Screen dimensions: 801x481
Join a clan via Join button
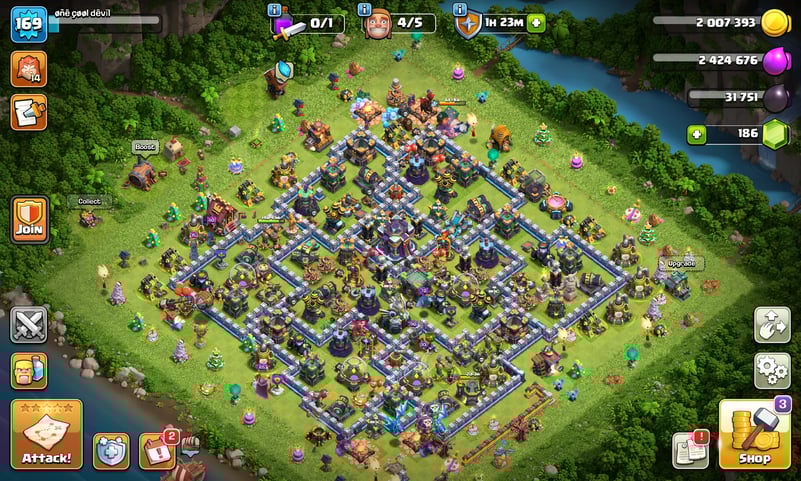pyautogui.click(x=29, y=219)
